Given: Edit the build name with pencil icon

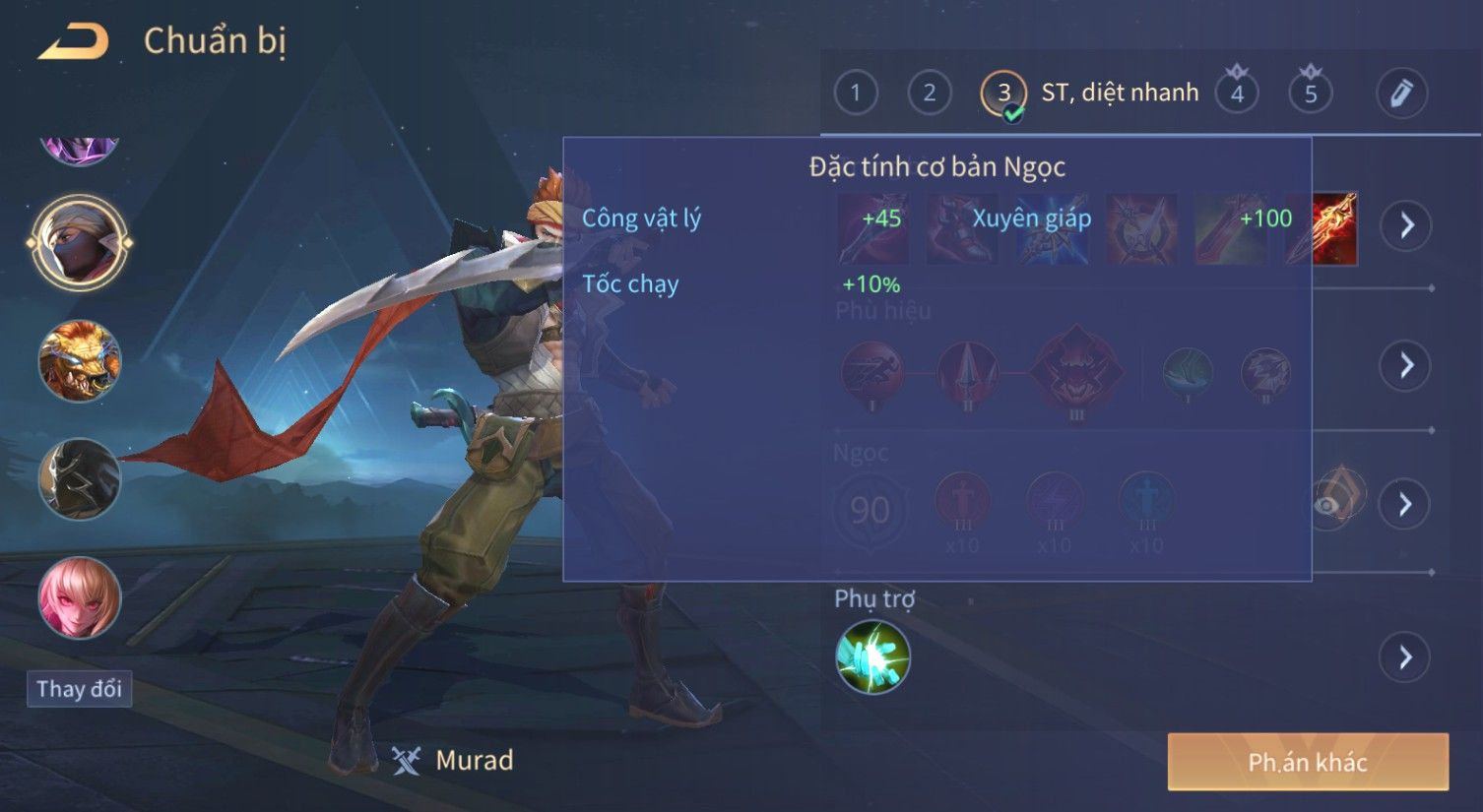Looking at the screenshot, I should [x=1401, y=94].
